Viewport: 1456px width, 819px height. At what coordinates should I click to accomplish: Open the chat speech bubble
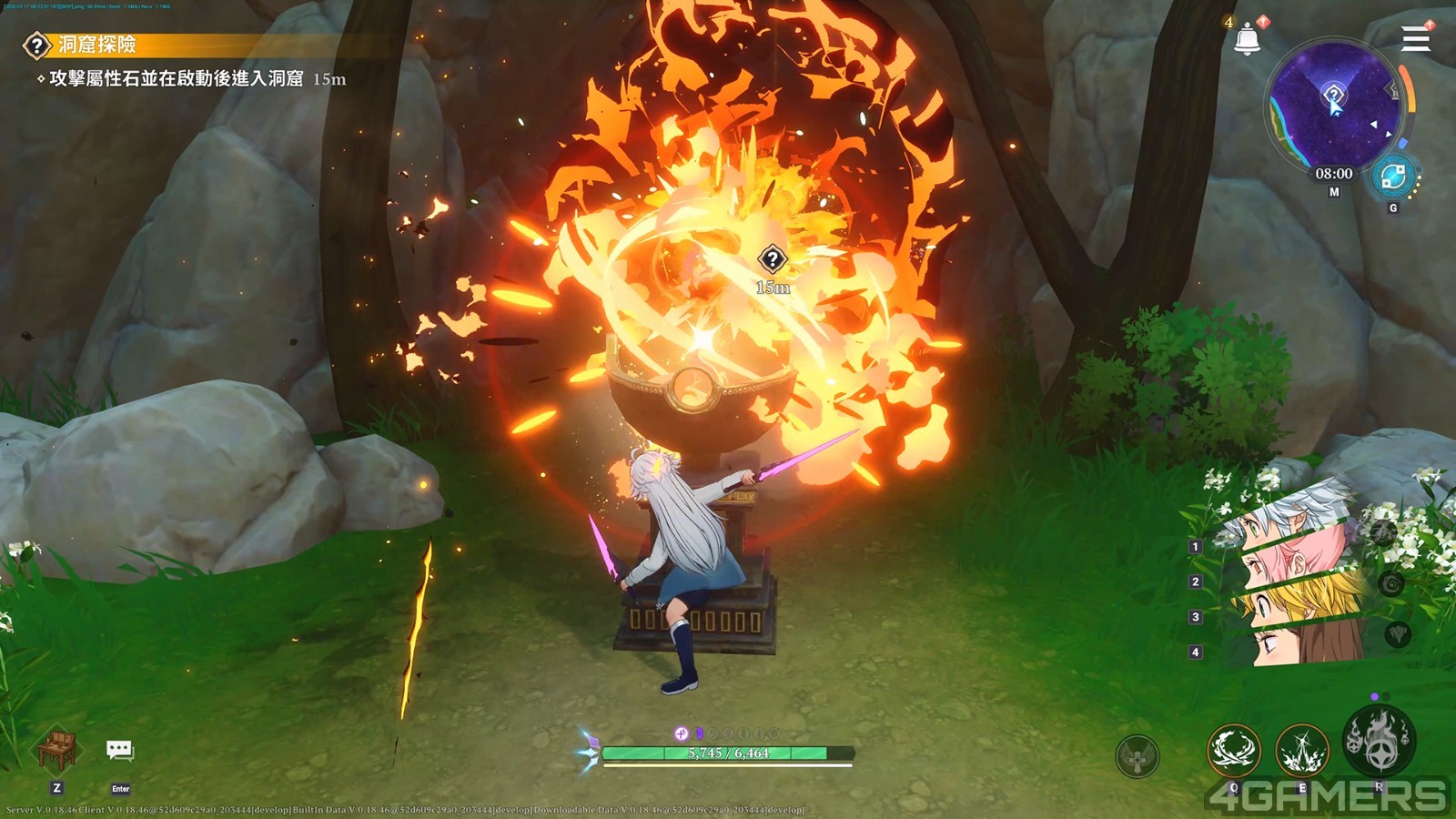coord(120,751)
